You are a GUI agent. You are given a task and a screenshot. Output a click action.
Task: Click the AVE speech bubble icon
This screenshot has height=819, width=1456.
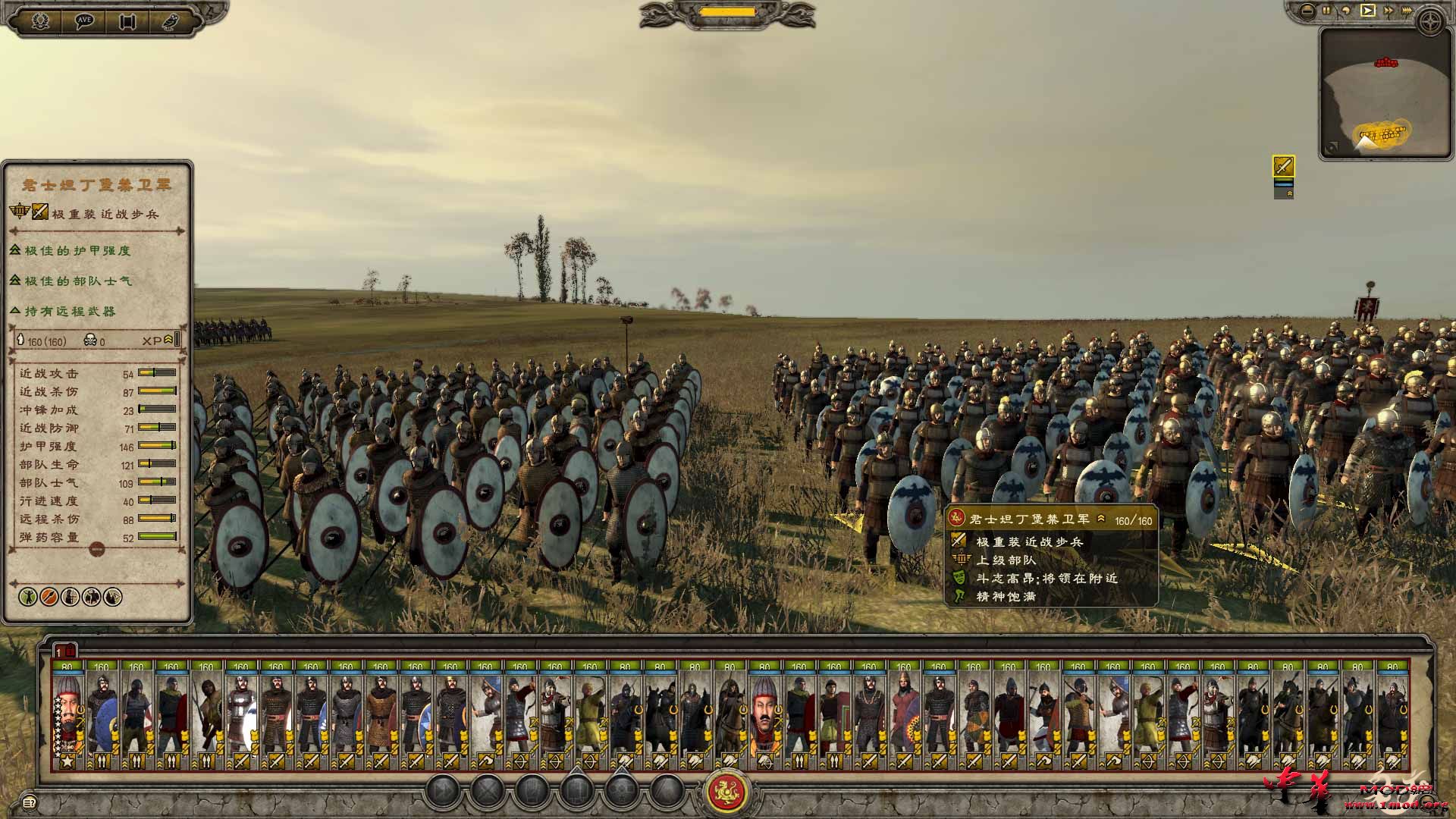85,19
